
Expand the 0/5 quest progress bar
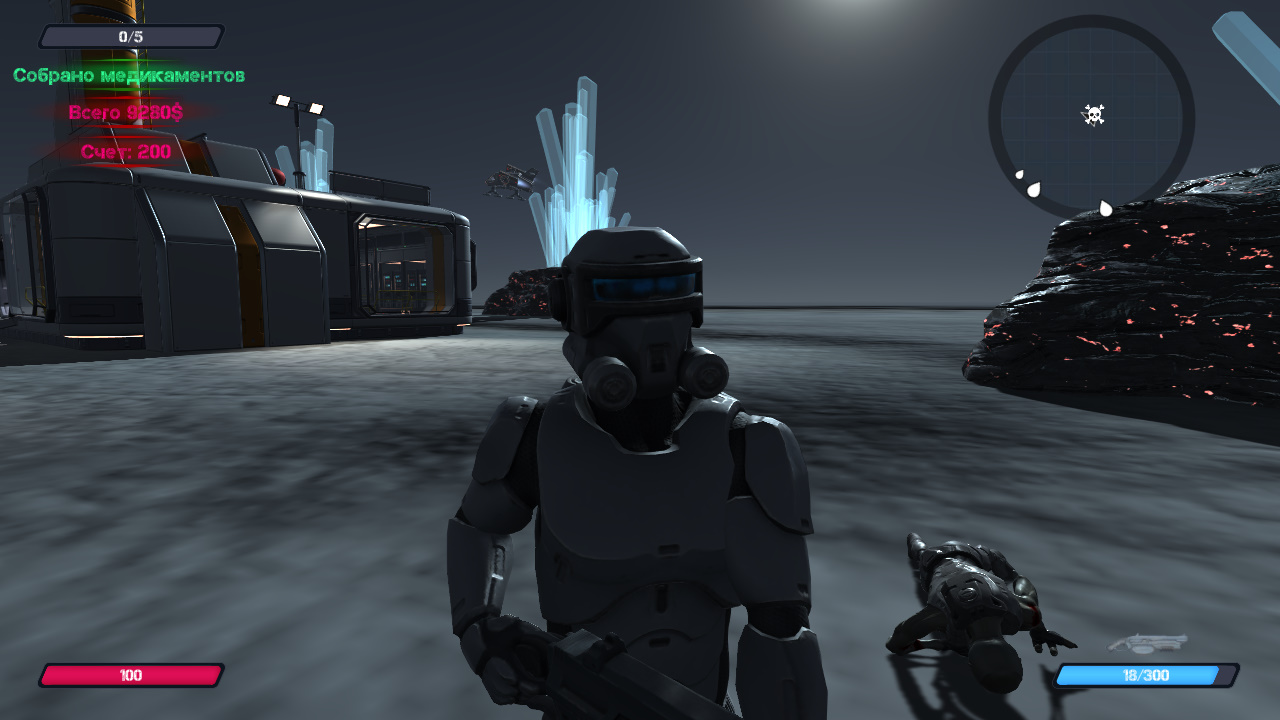point(129,36)
